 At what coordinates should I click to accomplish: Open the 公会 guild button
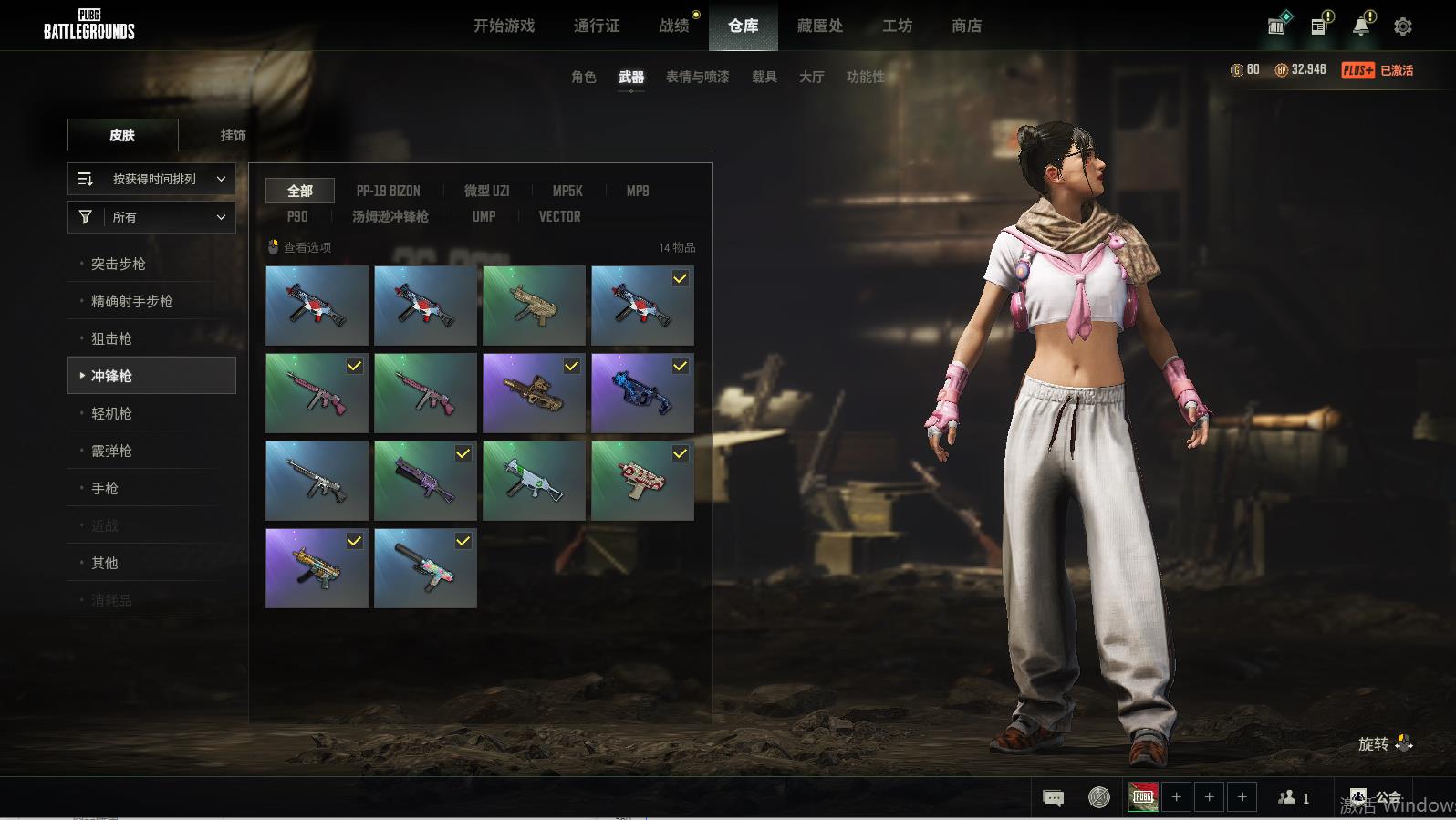(x=1377, y=798)
